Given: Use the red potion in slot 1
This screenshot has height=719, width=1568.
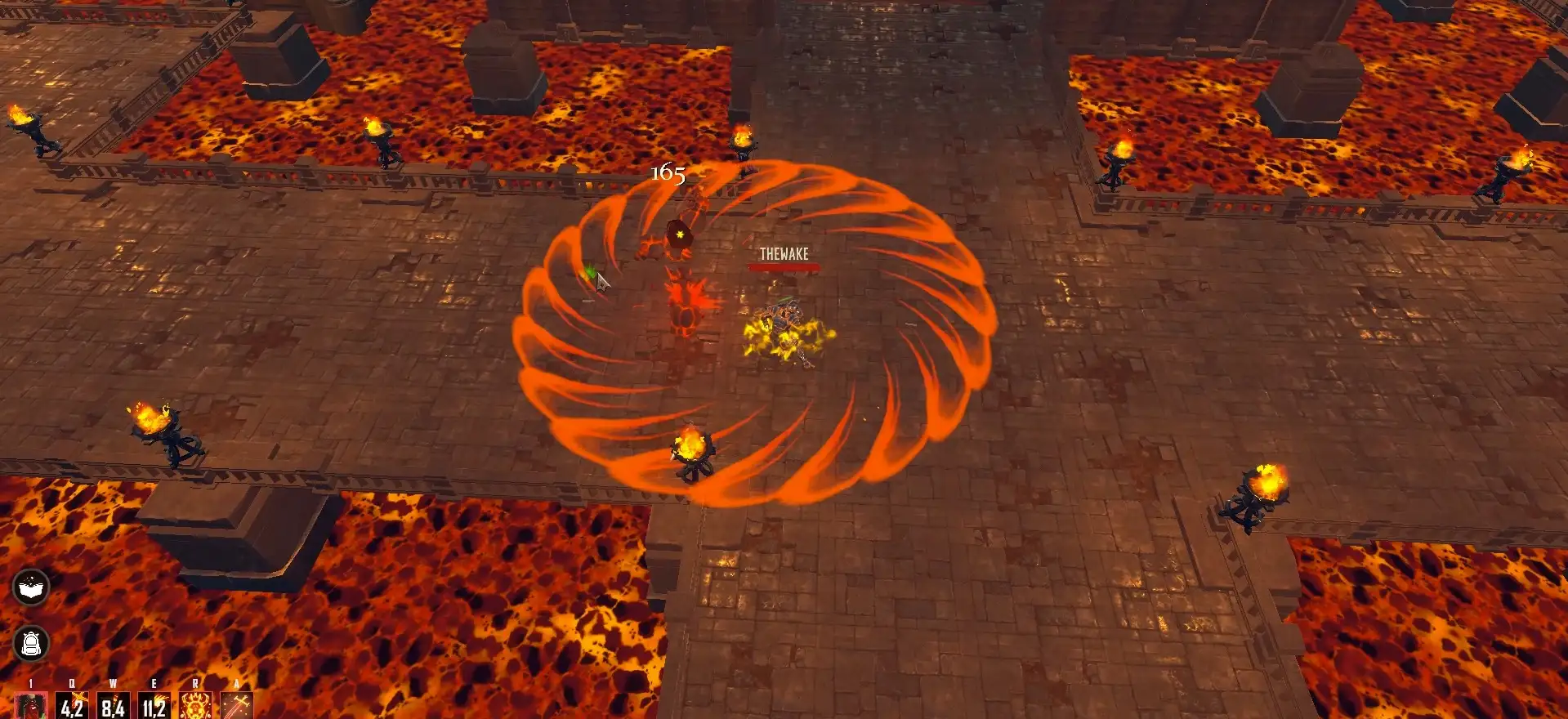Looking at the screenshot, I should pyautogui.click(x=31, y=706).
